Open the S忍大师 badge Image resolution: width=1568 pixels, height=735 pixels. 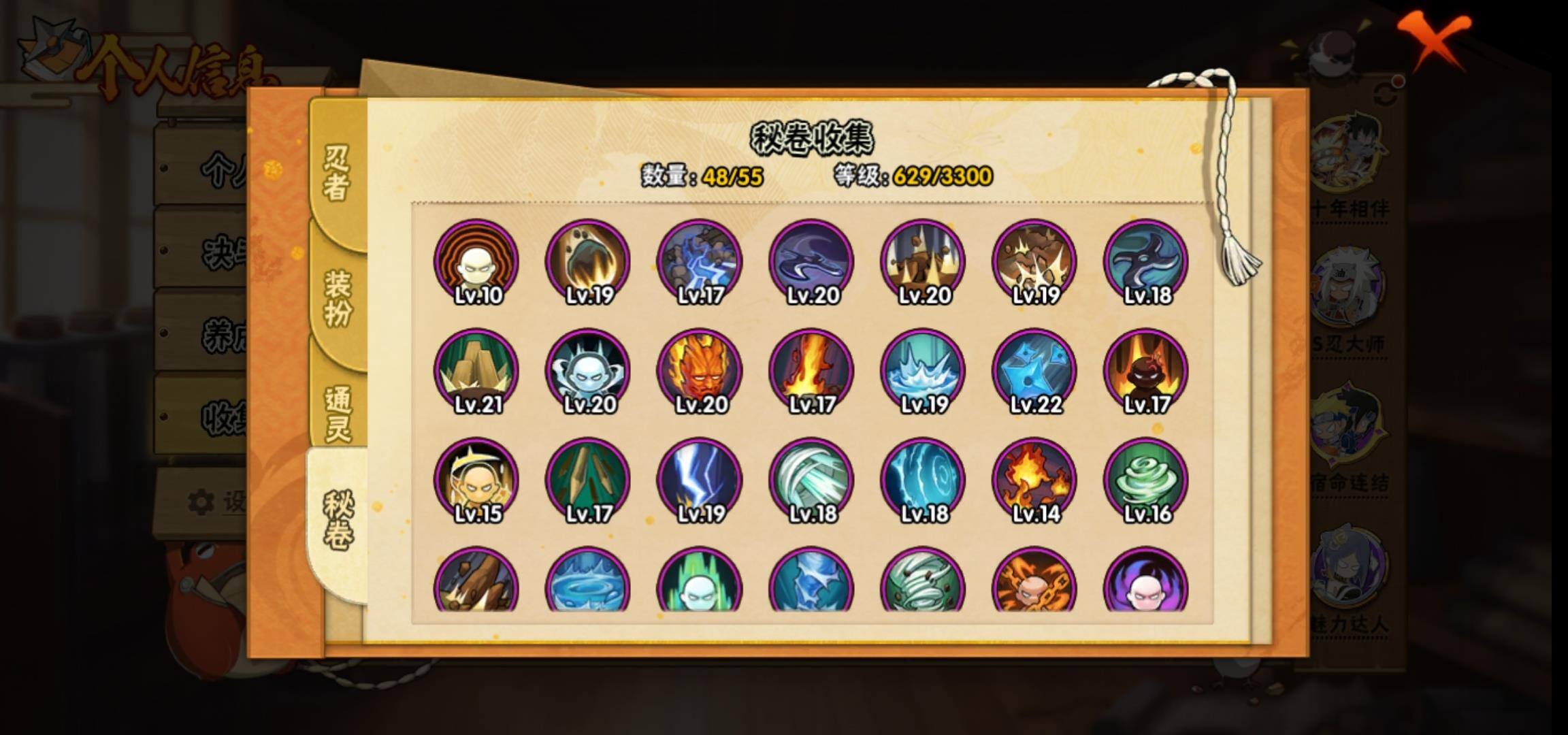[x=1347, y=293]
